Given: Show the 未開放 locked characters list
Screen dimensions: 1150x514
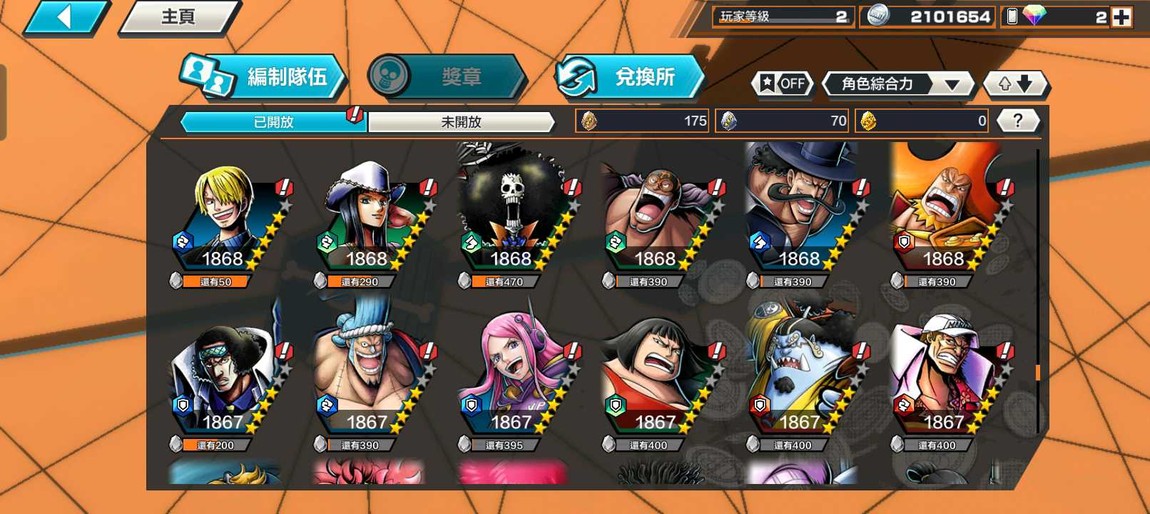Looking at the screenshot, I should pyautogui.click(x=461, y=122).
